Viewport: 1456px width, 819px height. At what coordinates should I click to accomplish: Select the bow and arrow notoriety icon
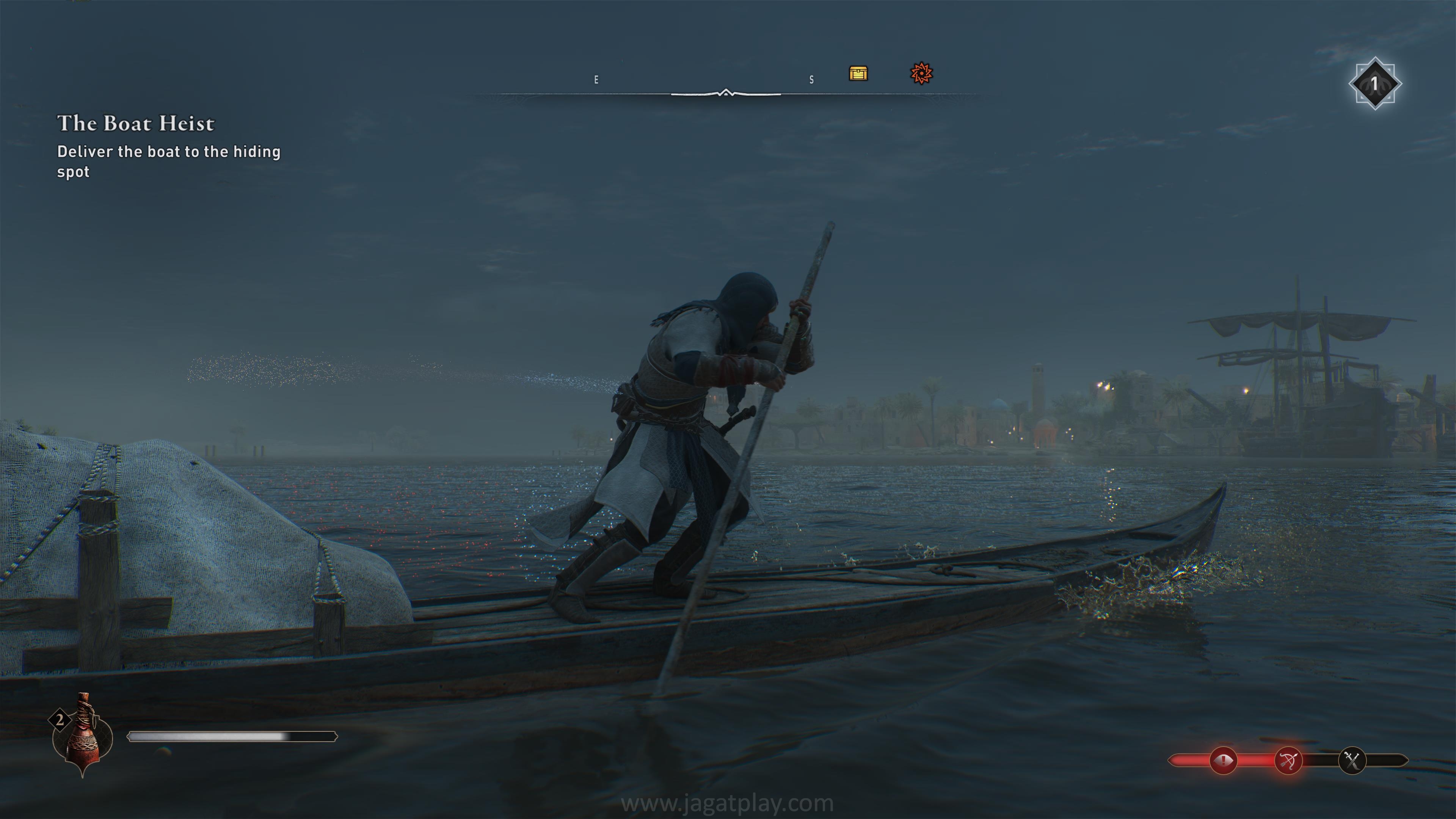click(1288, 761)
